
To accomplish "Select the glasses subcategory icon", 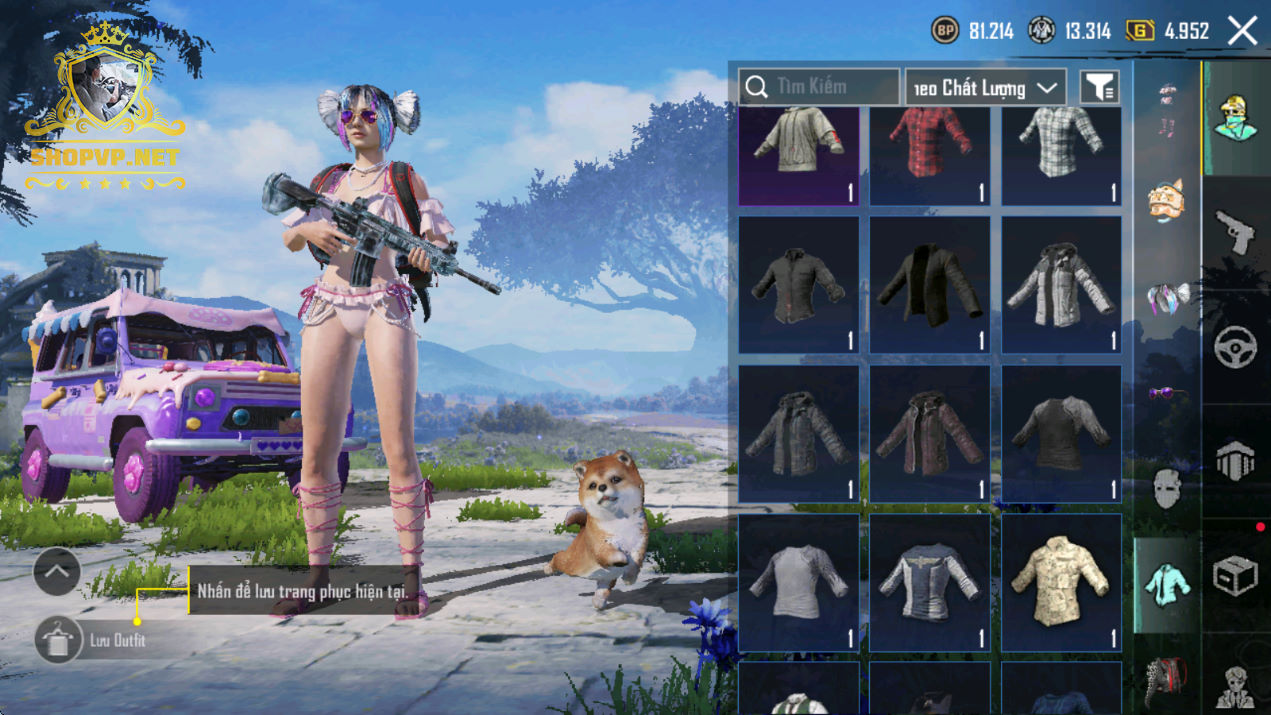I will (x=1165, y=394).
